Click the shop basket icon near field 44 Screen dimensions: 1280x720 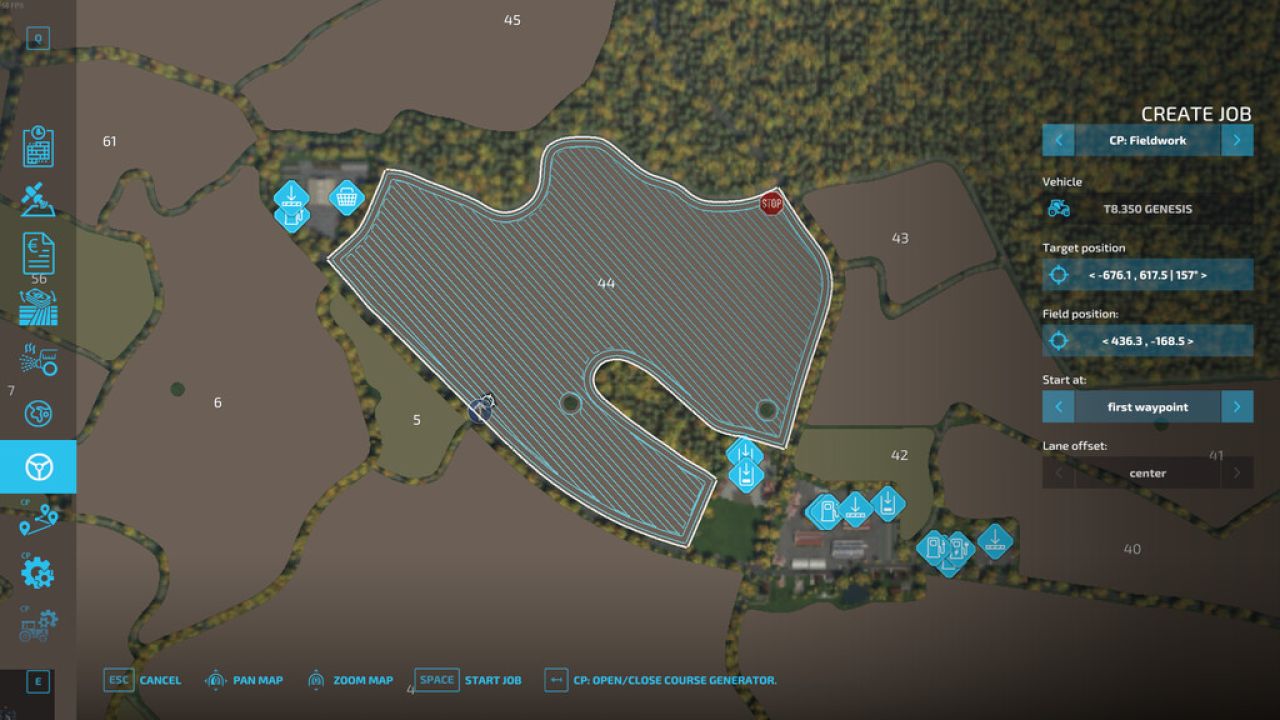coord(346,198)
